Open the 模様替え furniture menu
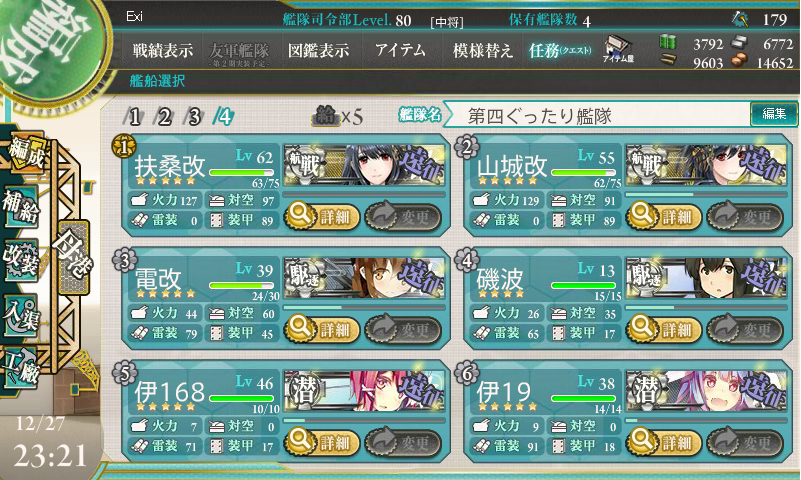This screenshot has width=801, height=480. [x=483, y=49]
